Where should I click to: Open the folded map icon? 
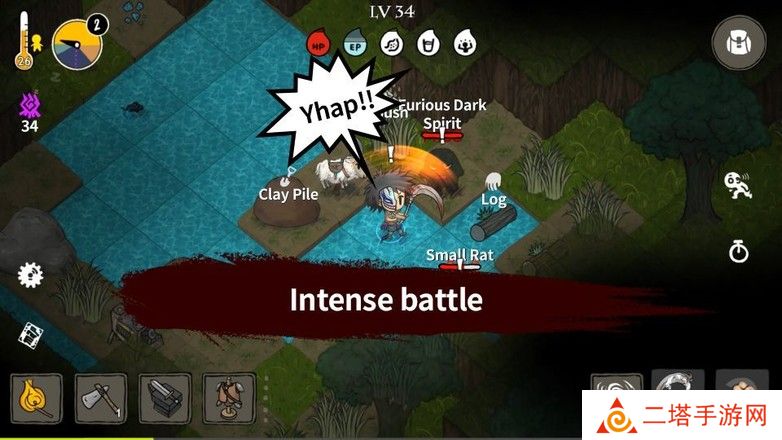[30, 336]
